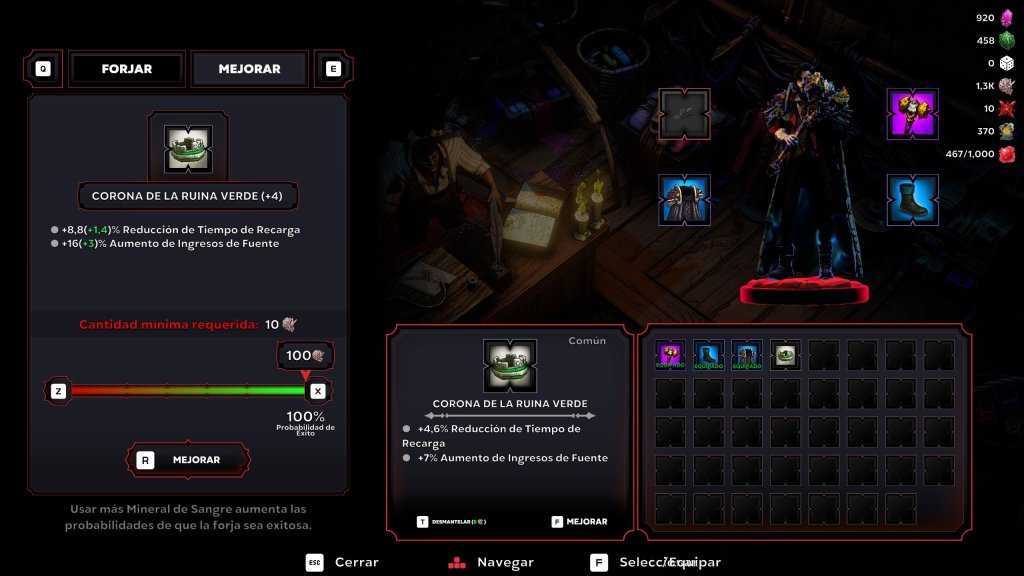Select the equipped golden hammer weapon slot by character
The image size is (1024, 576).
[x=912, y=114]
